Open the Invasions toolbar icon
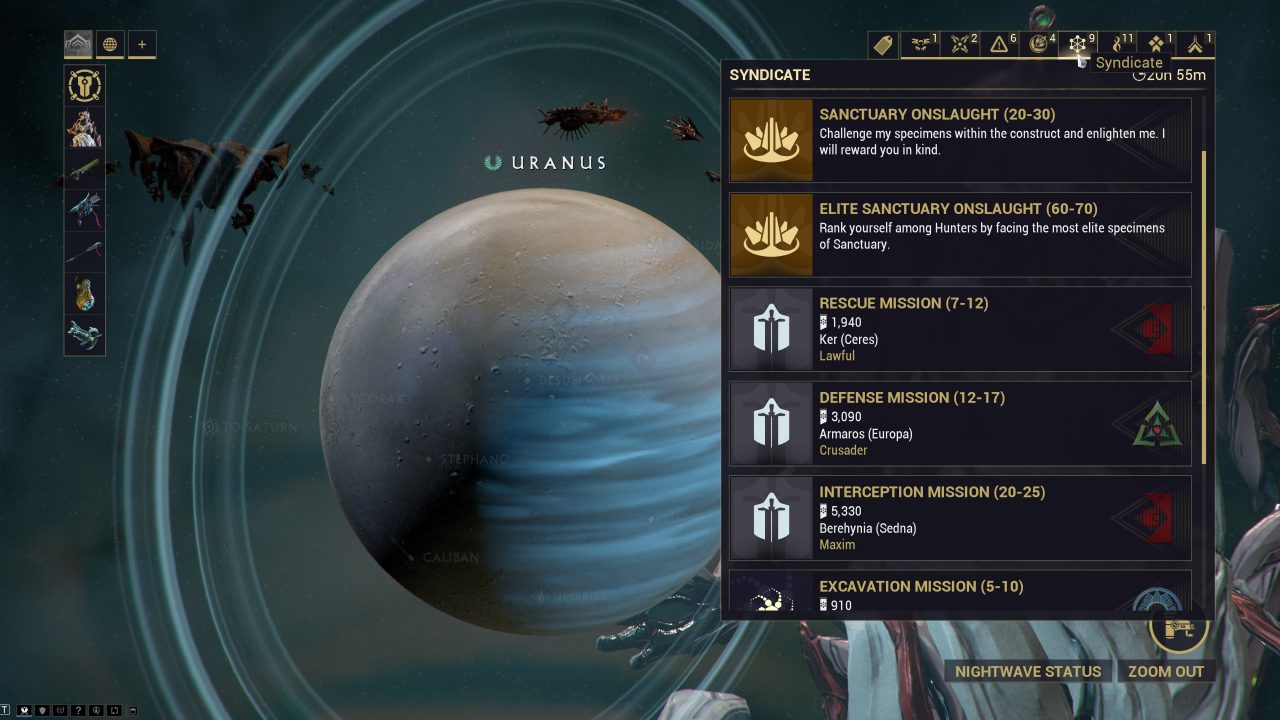1280x720 pixels. click(x=961, y=44)
